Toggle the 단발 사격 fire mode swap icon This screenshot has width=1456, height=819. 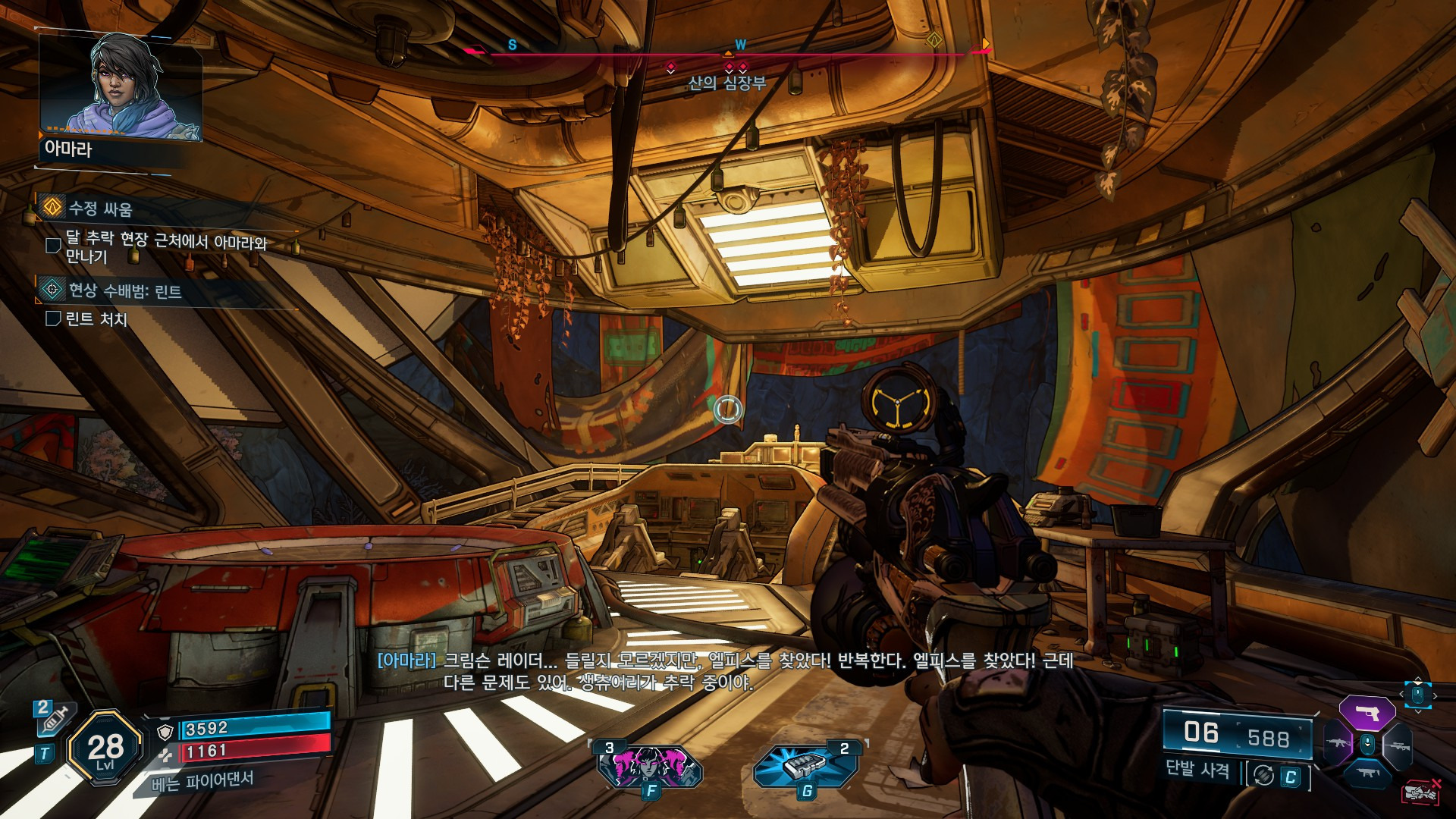[x=1263, y=775]
